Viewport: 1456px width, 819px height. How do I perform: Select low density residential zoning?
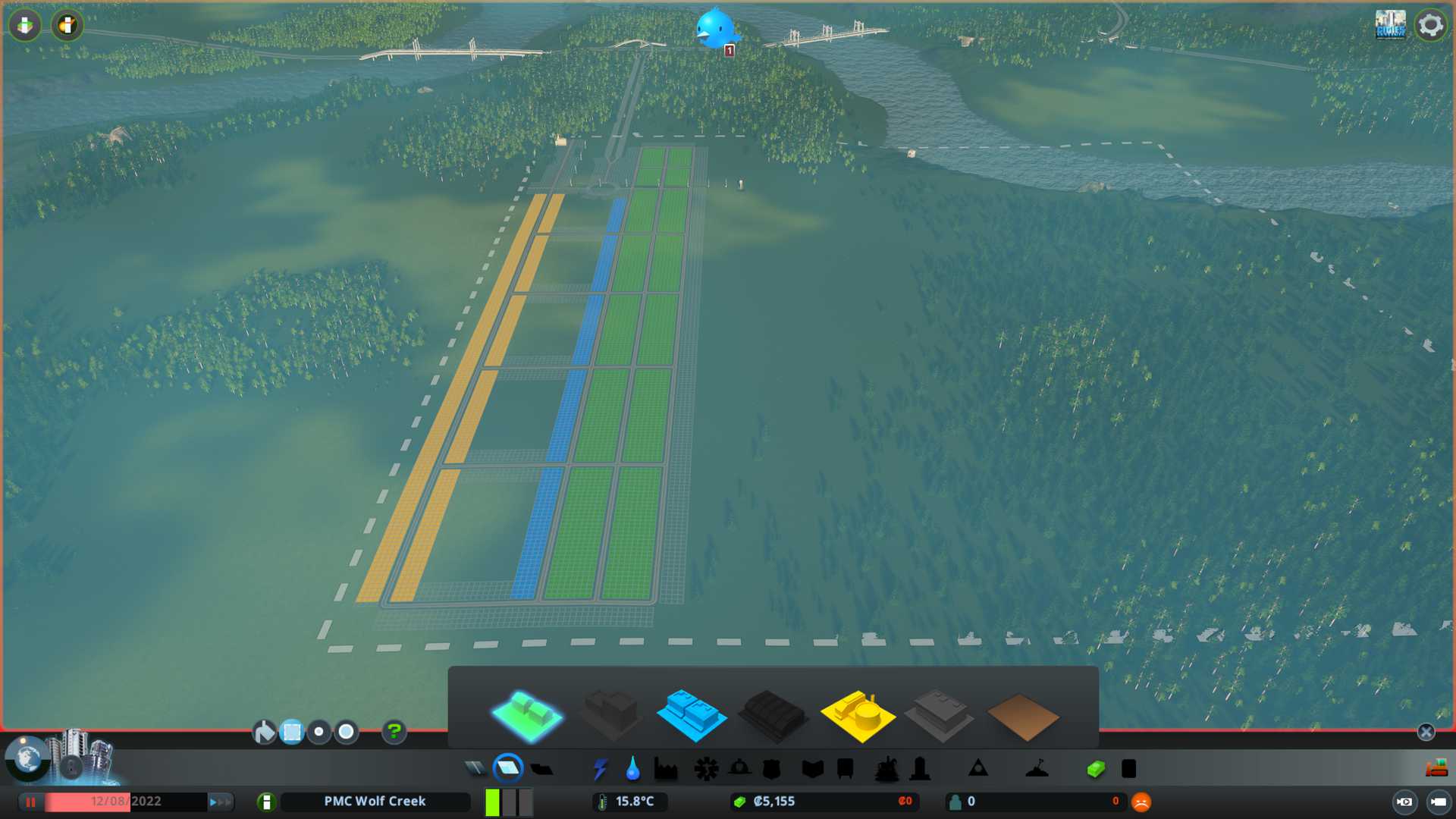point(527,715)
